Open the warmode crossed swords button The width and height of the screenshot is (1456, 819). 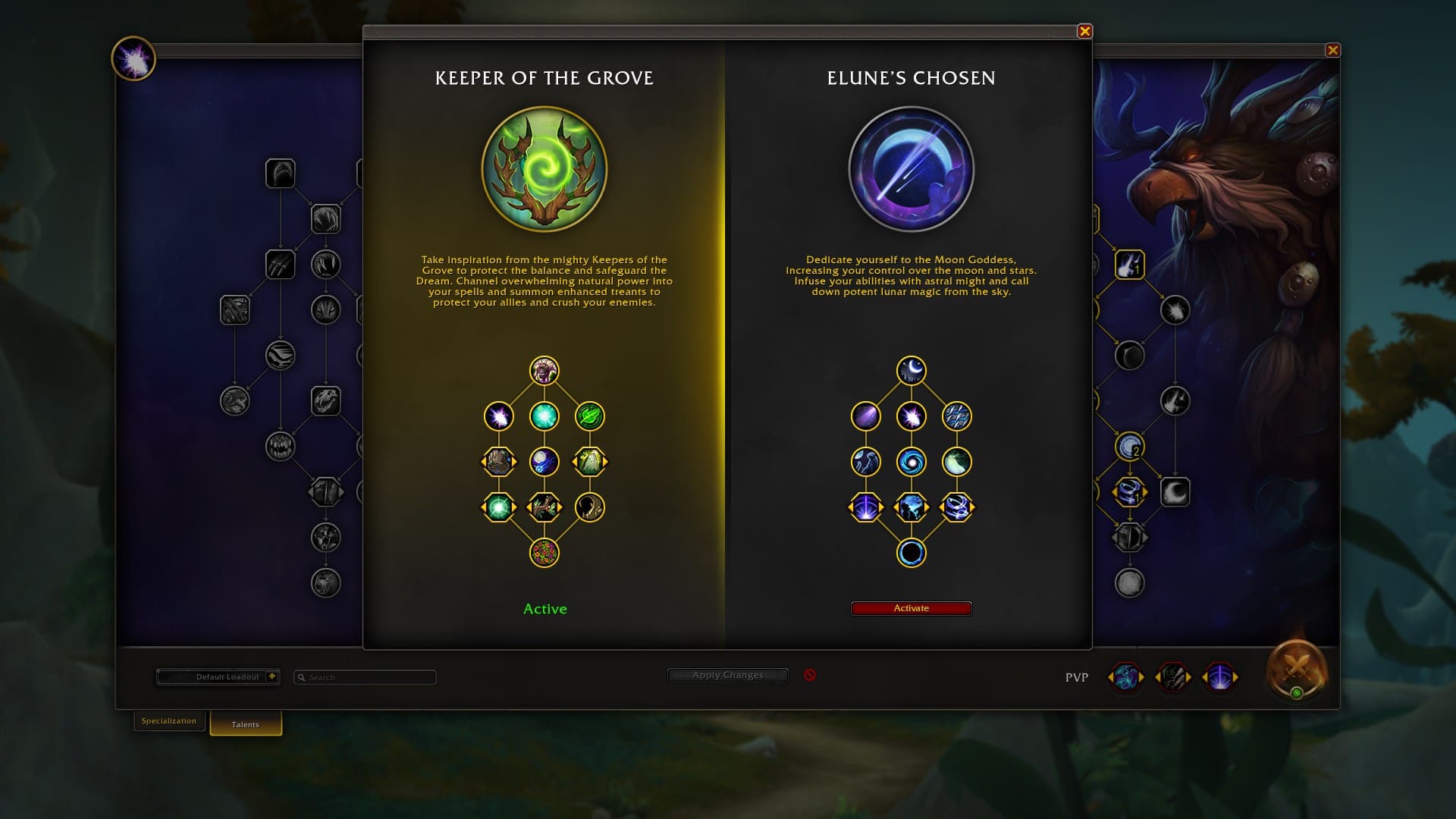1296,669
